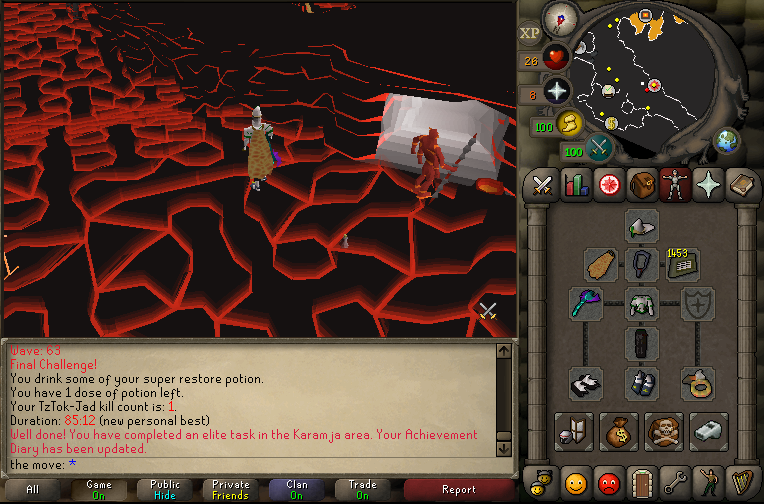Screen dimensions: 764x504
Task: Select the equipped ring slot
Action: pos(697,382)
